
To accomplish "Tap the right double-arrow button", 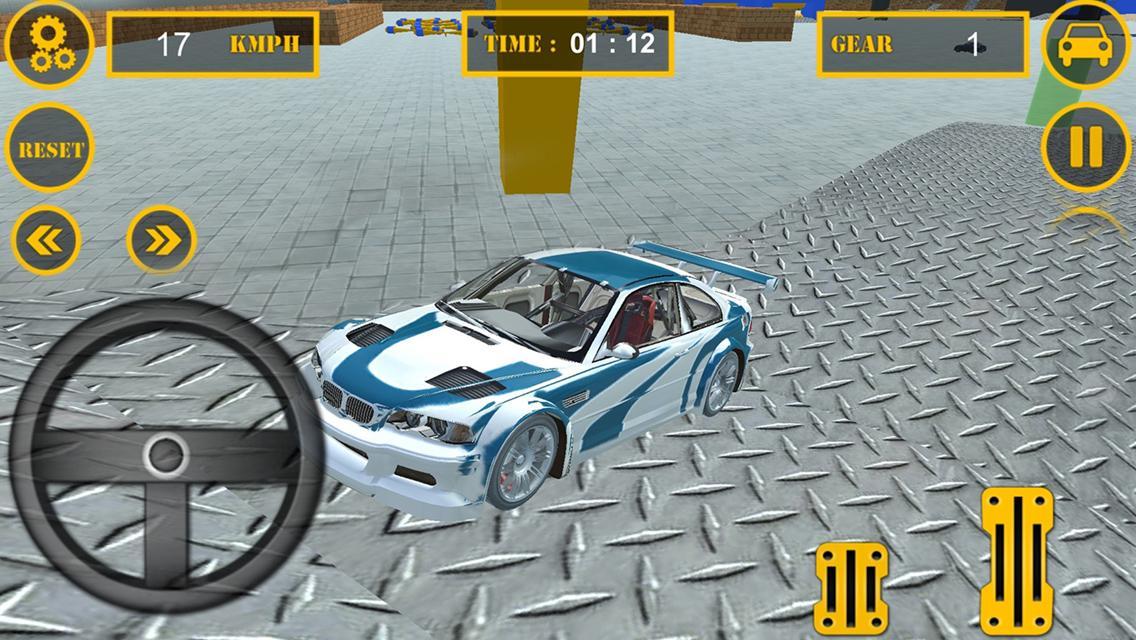I will click(161, 239).
